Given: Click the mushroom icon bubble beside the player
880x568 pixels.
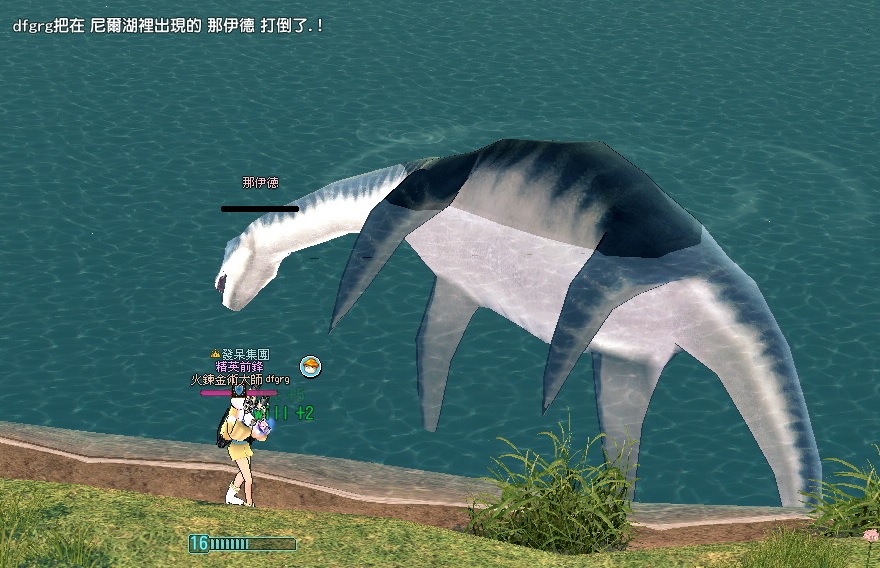Looking at the screenshot, I should (310, 366).
